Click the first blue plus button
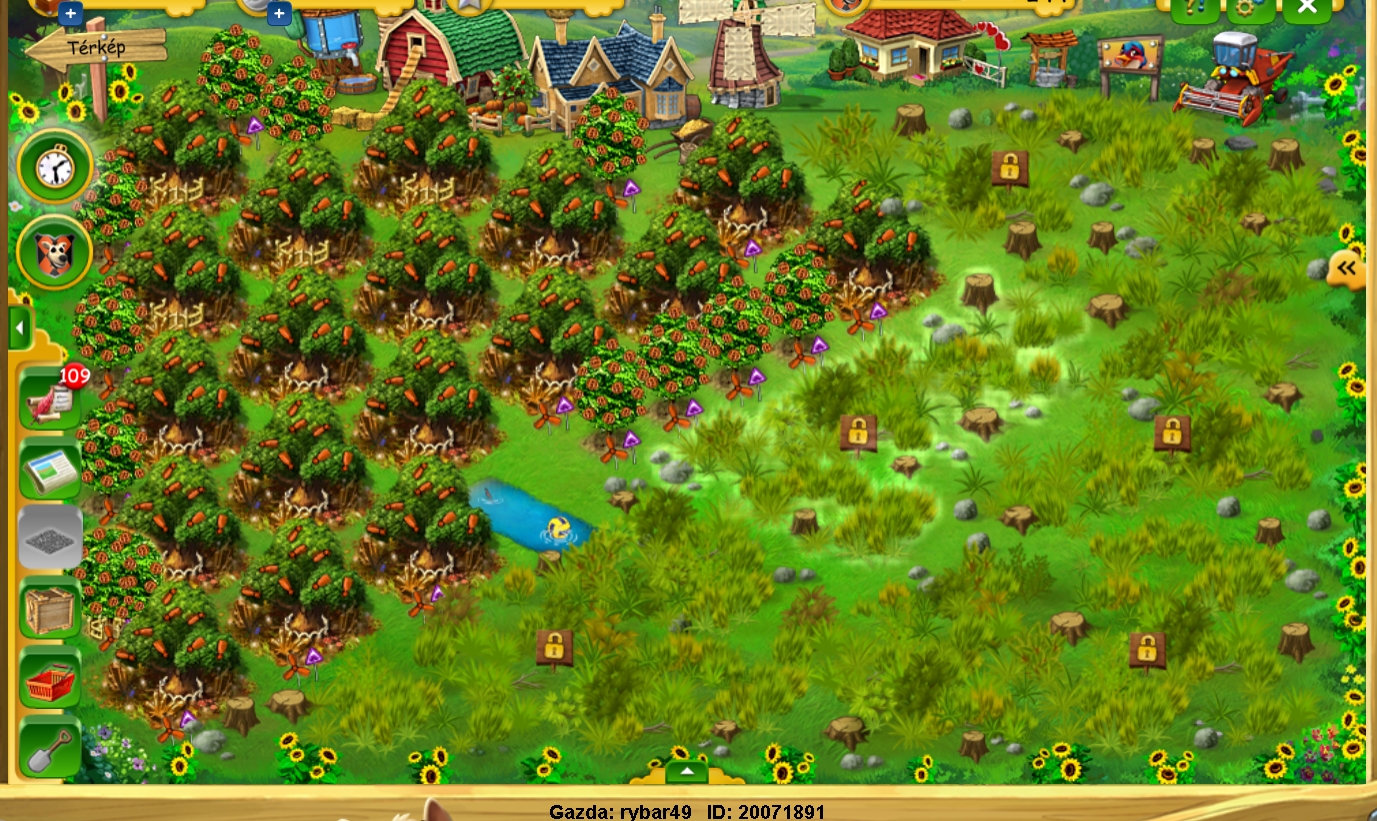This screenshot has height=821, width=1377. coord(70,13)
